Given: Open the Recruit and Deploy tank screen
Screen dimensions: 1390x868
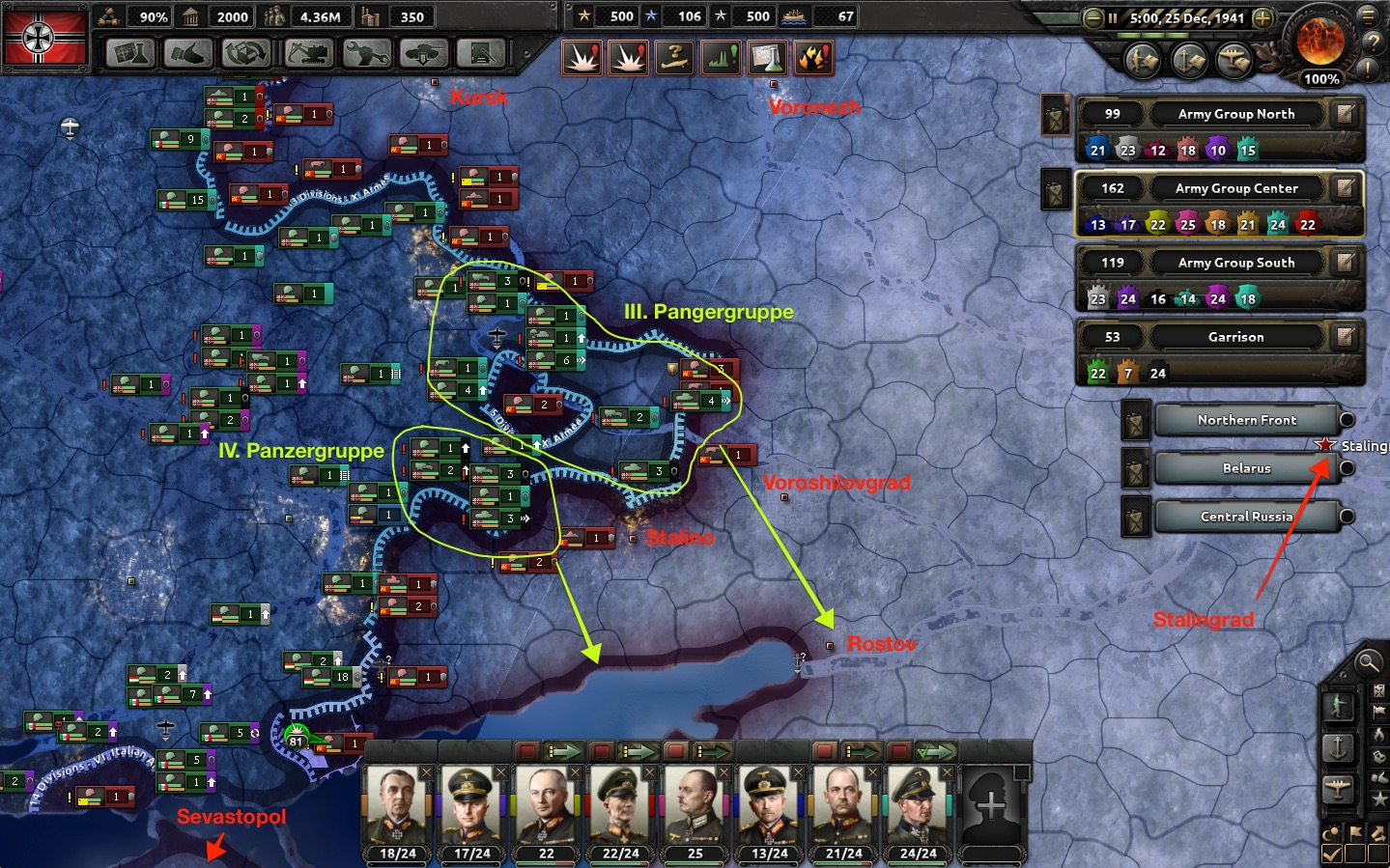Looking at the screenshot, I should pos(424,53).
